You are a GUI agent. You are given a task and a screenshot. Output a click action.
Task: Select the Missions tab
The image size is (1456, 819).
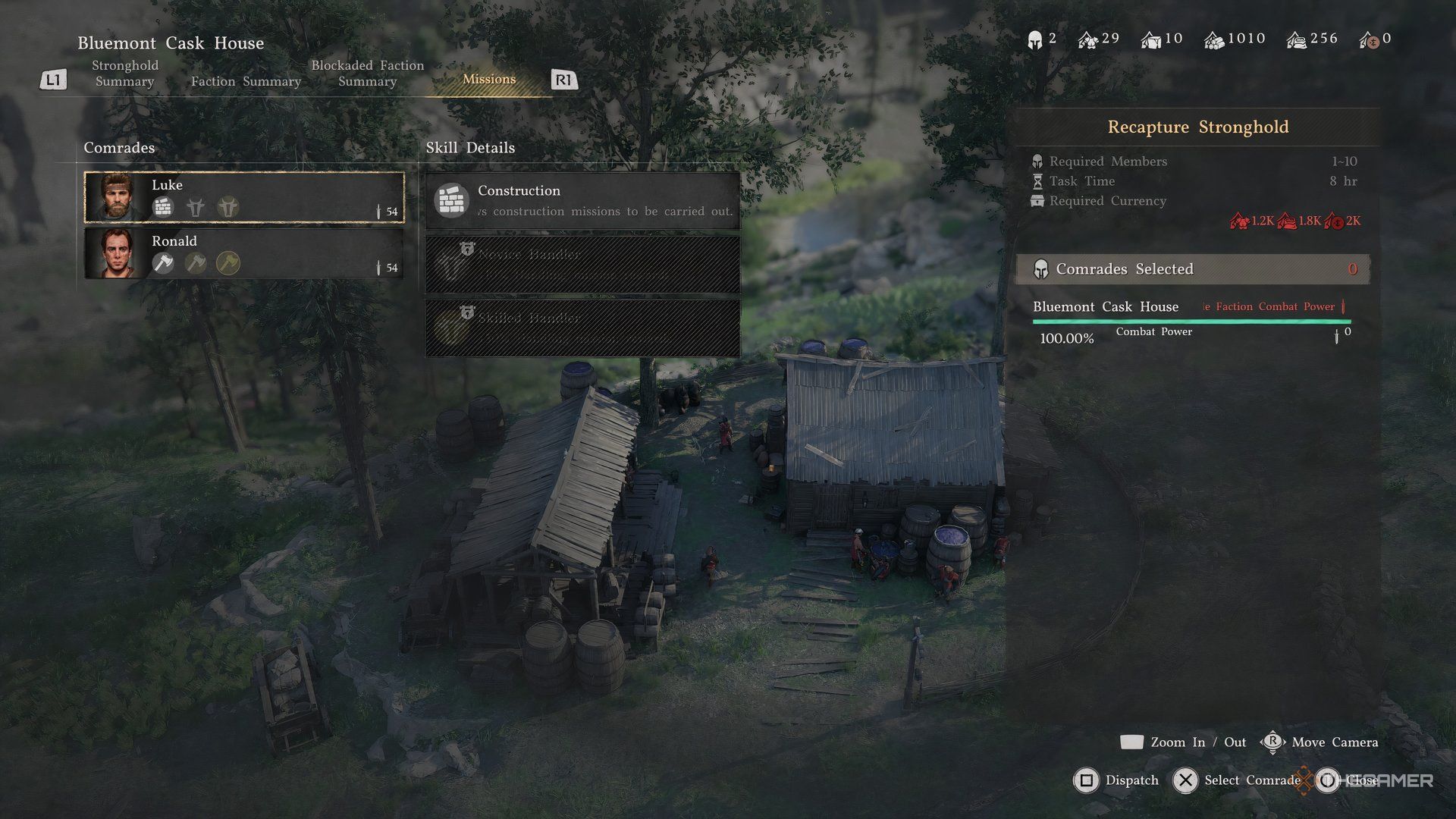point(489,79)
